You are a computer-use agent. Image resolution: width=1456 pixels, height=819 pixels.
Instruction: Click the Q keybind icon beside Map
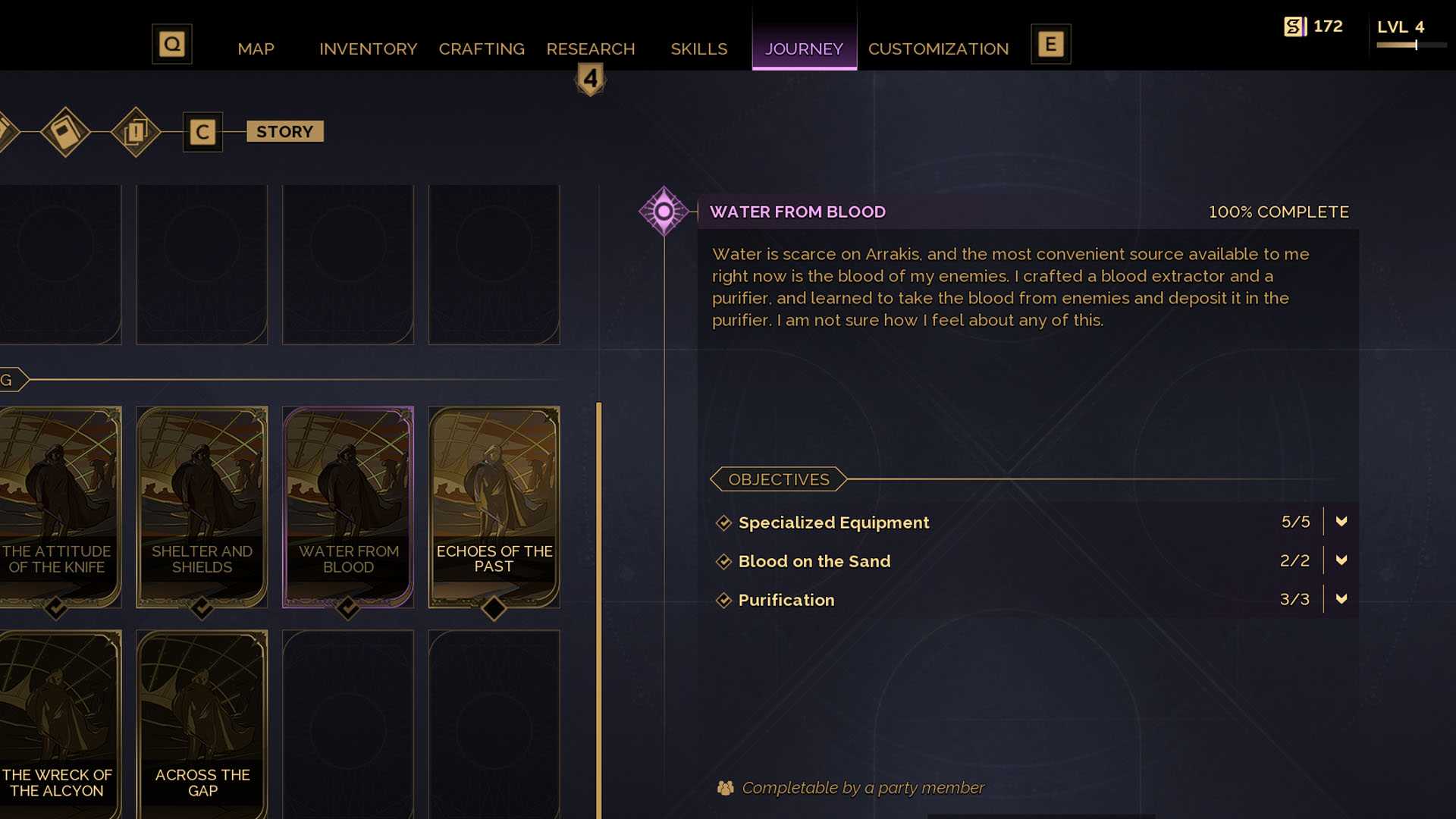(172, 44)
